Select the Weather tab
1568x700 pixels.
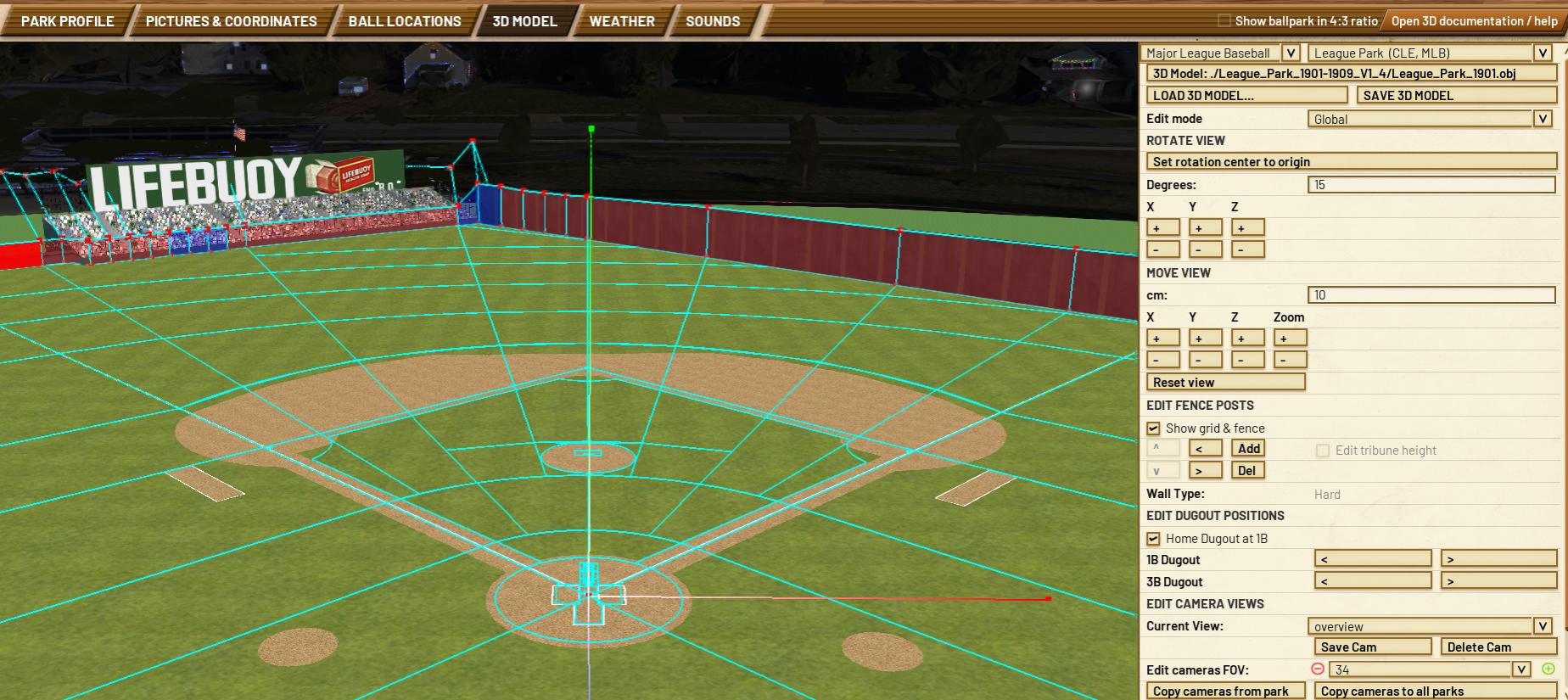point(622,21)
